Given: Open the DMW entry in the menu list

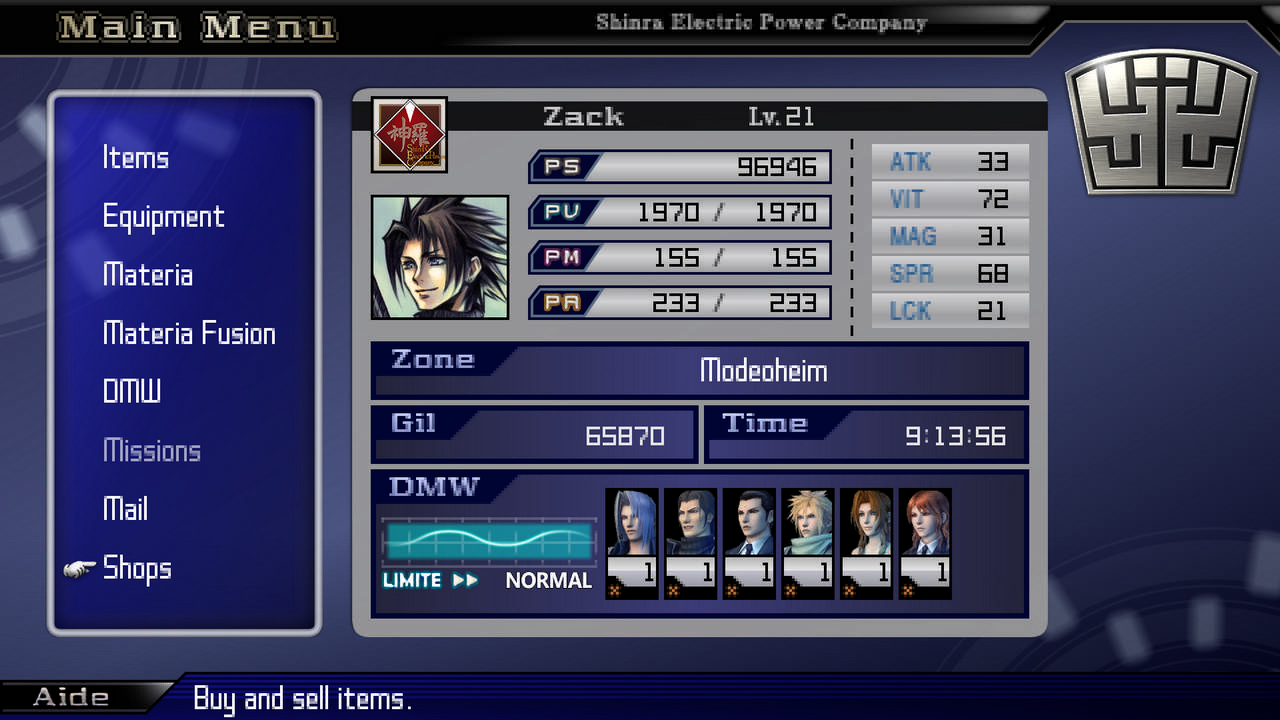Looking at the screenshot, I should coord(131,392).
